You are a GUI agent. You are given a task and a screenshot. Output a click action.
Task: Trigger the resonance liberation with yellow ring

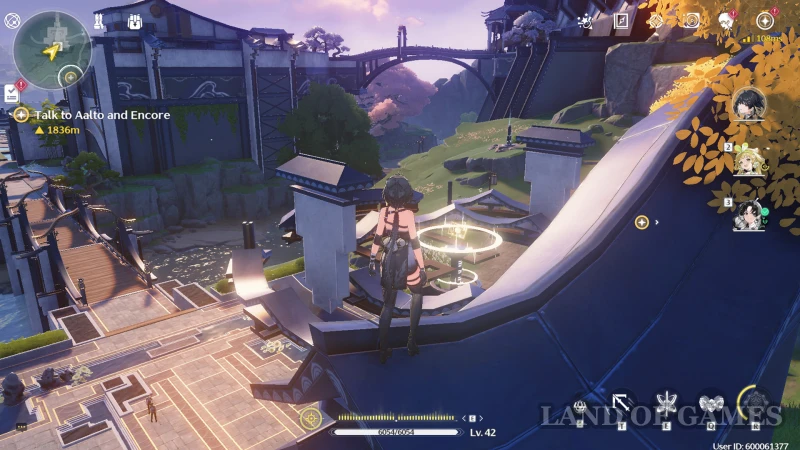(x=756, y=403)
